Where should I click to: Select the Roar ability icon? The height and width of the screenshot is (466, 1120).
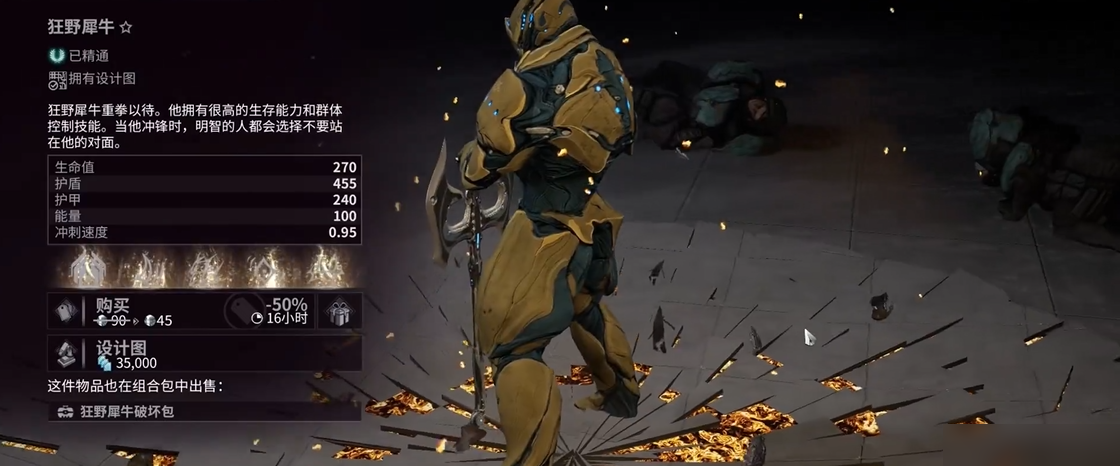coord(266,268)
